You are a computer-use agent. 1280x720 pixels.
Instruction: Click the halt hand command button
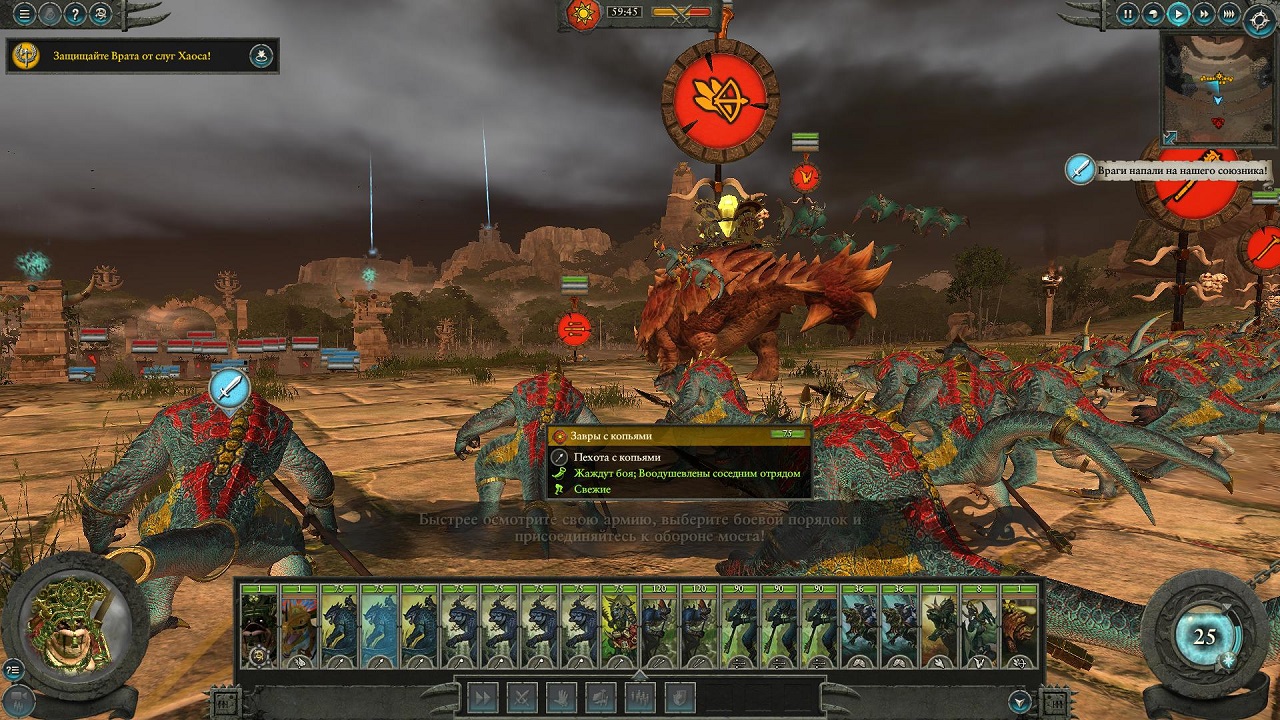(561, 696)
